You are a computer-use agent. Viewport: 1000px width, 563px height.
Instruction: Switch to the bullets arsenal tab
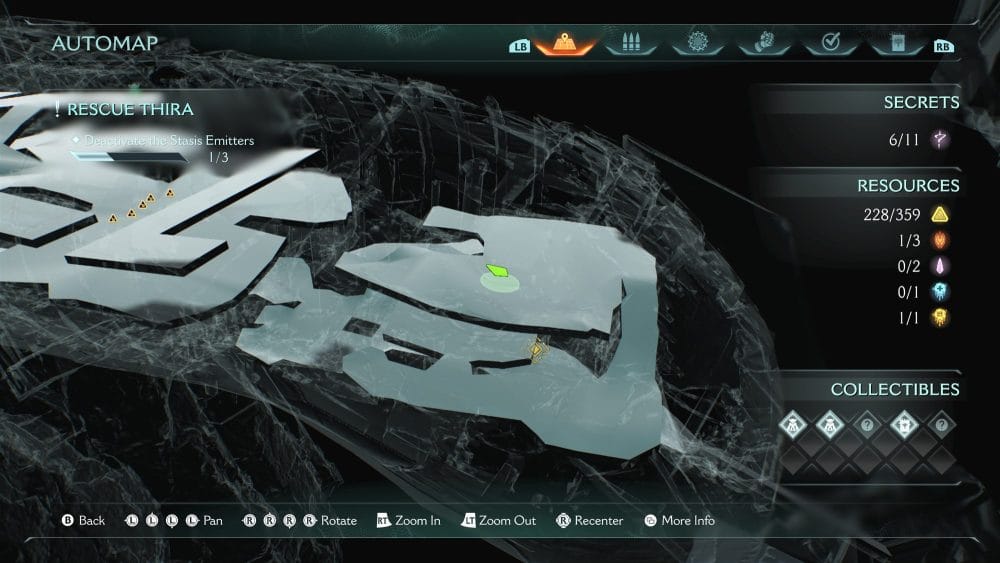(x=631, y=44)
